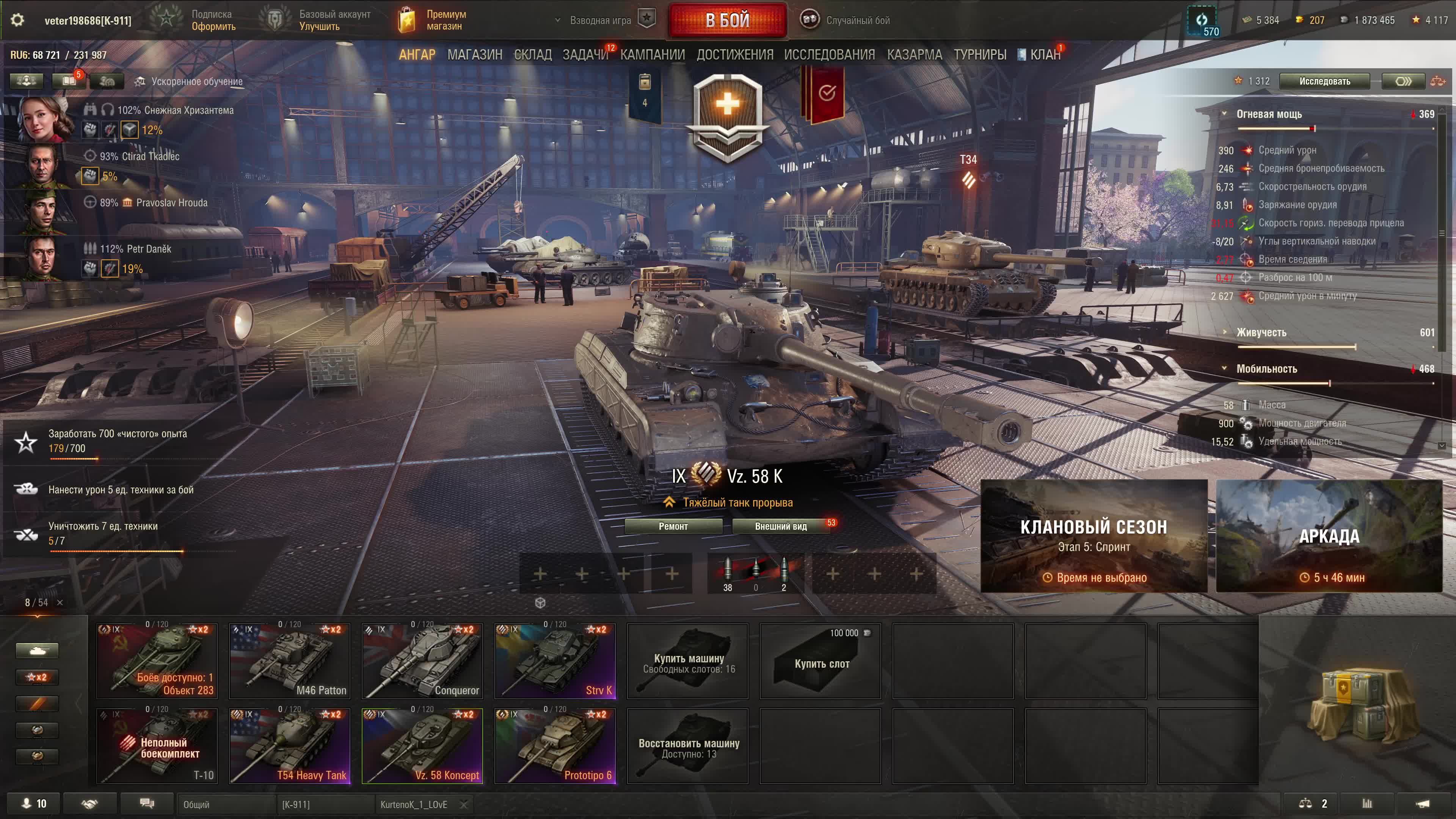The image size is (1456, 819).
Task: Select crew member Снежная Хризантема
Action: tap(45, 119)
